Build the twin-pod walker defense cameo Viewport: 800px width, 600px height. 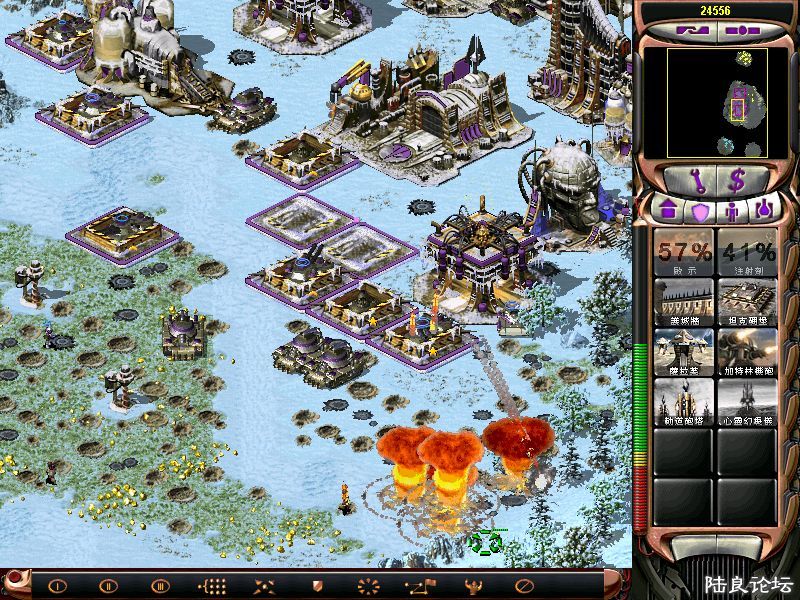684,352
